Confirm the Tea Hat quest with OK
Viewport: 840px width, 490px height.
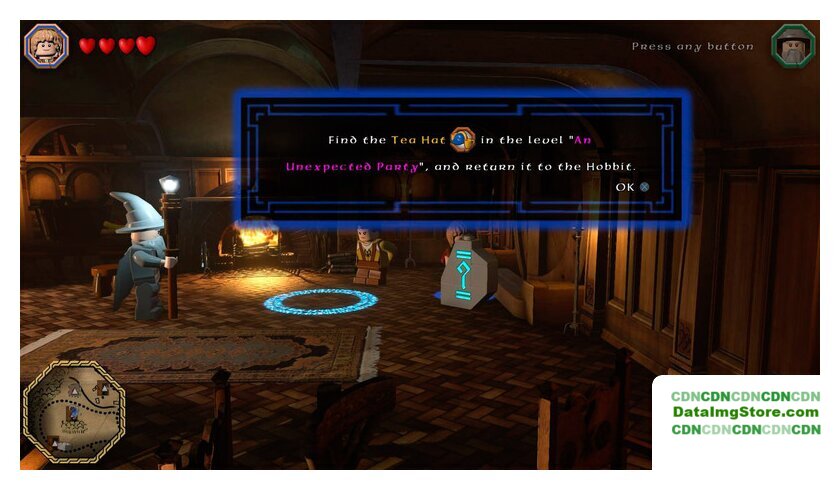pyautogui.click(x=632, y=187)
